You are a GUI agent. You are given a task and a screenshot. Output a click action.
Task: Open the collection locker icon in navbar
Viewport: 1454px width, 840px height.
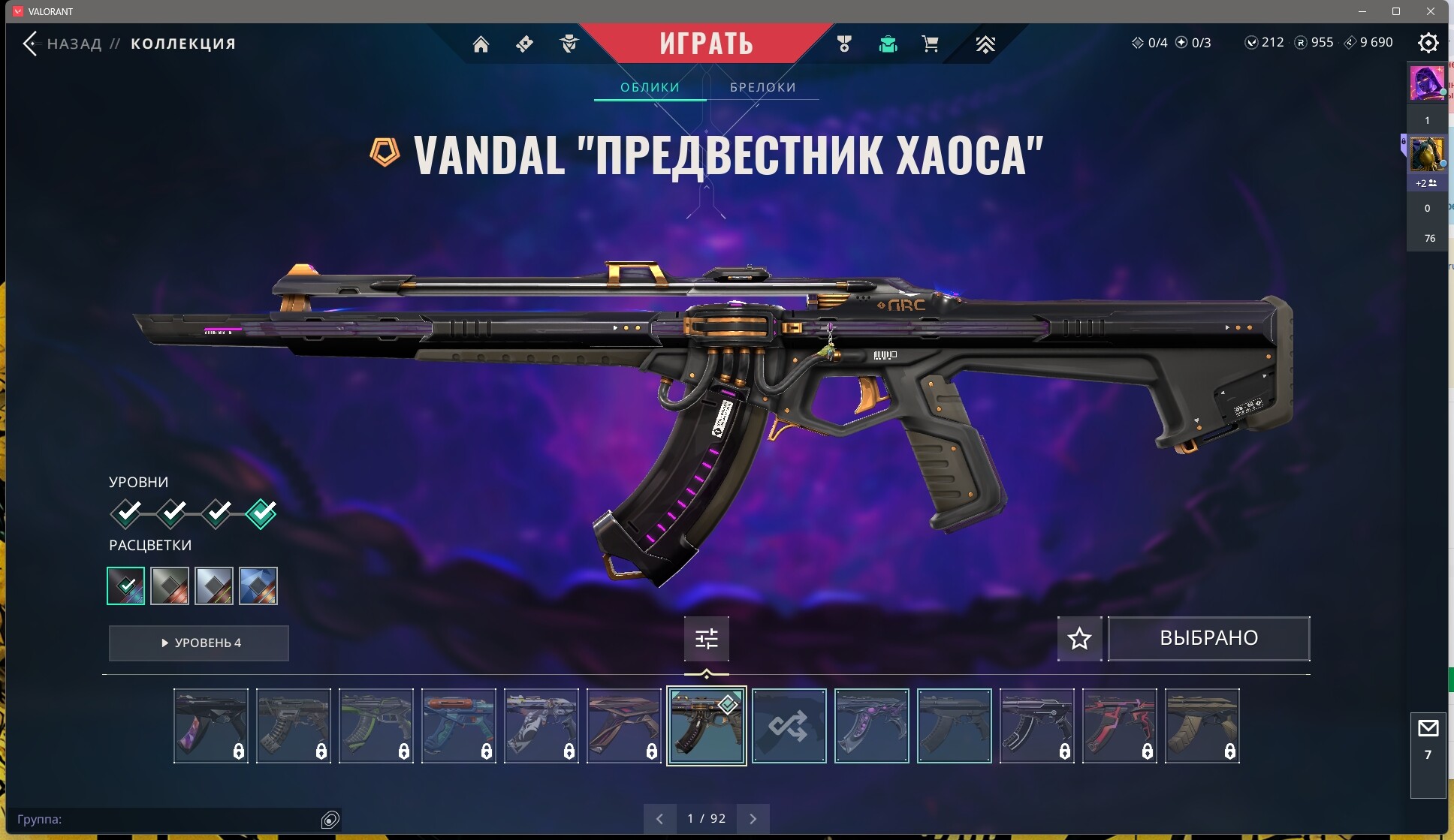coord(888,44)
